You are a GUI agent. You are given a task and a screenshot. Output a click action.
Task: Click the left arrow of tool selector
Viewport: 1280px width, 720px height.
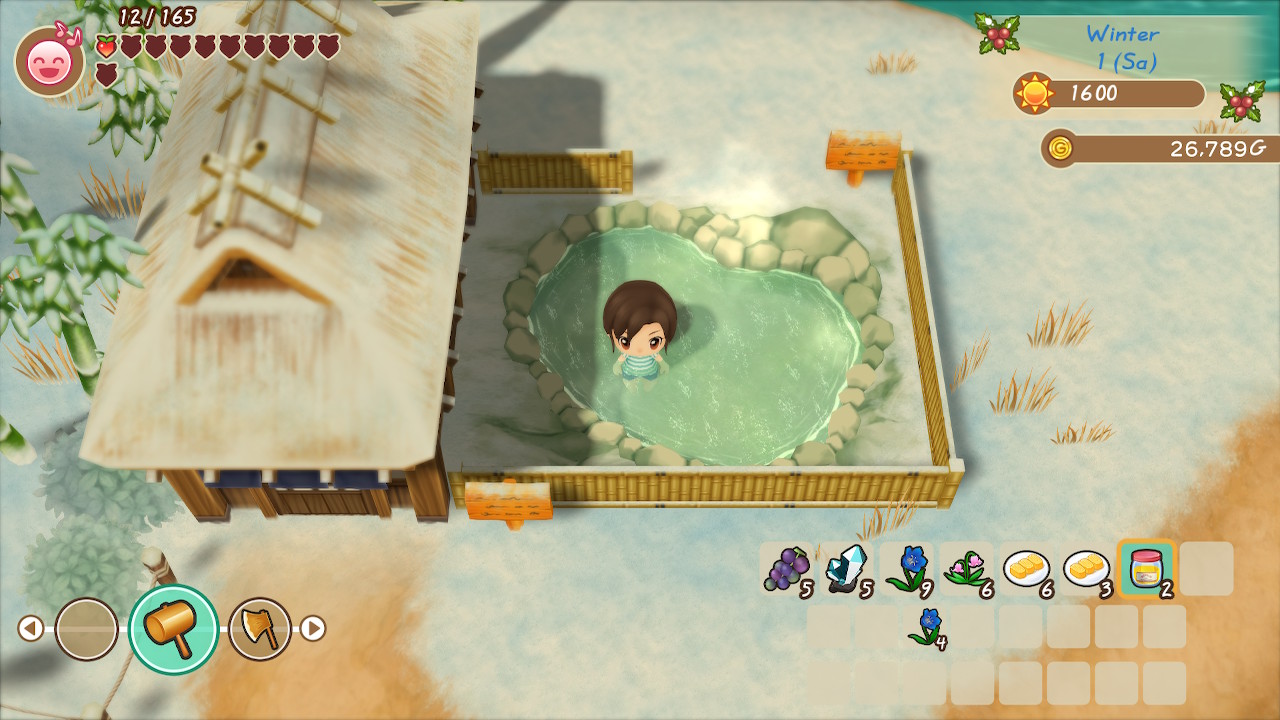(31, 629)
